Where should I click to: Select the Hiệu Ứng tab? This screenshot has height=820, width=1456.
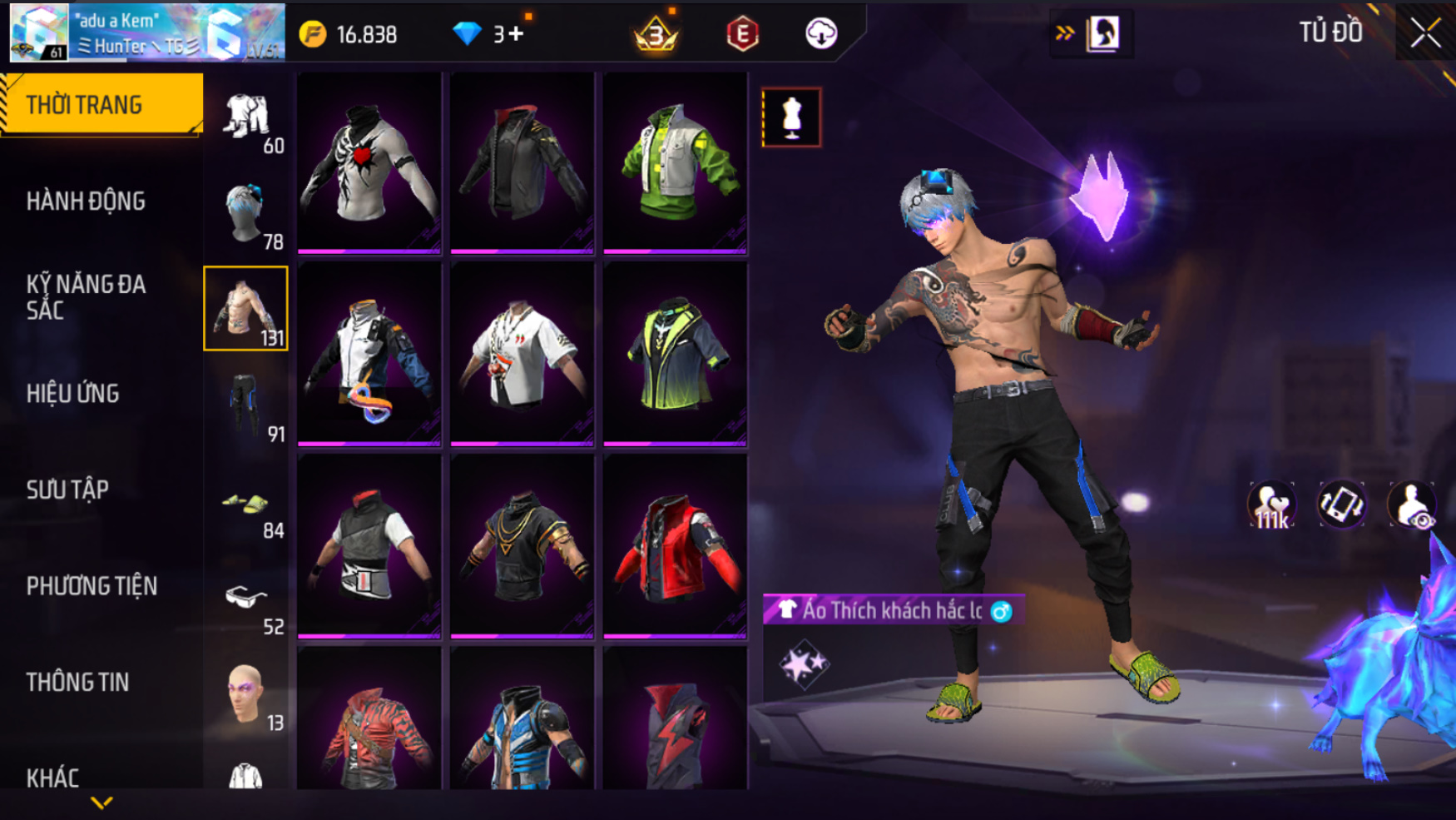[73, 393]
